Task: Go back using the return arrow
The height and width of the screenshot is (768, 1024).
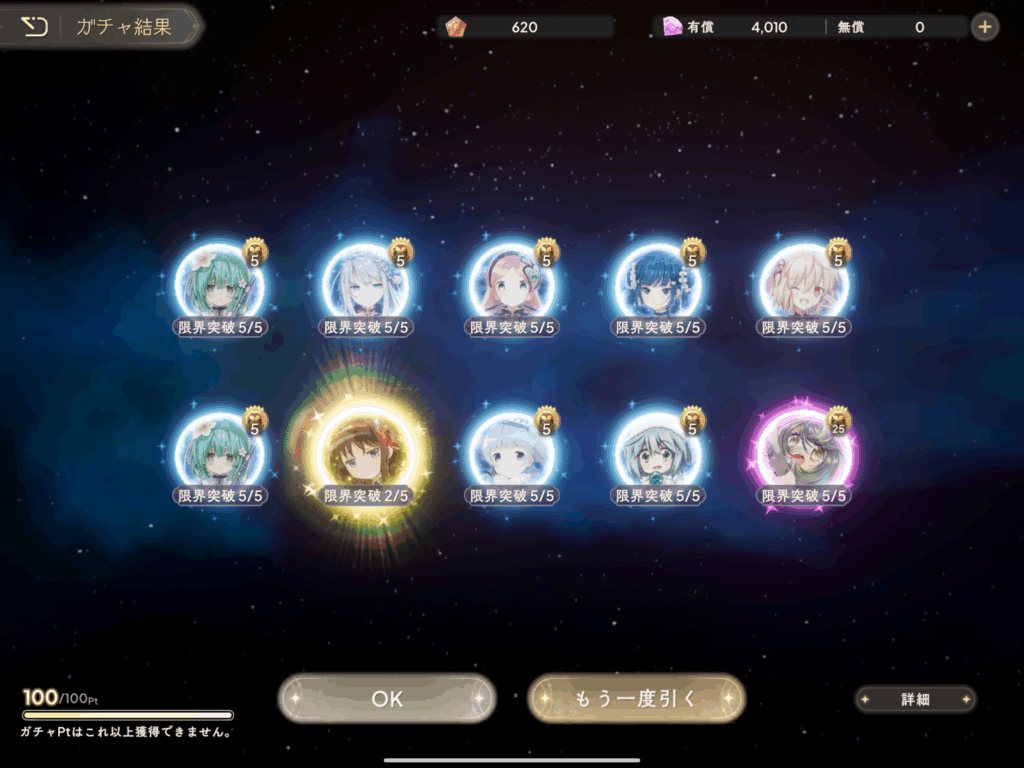Action: point(34,26)
